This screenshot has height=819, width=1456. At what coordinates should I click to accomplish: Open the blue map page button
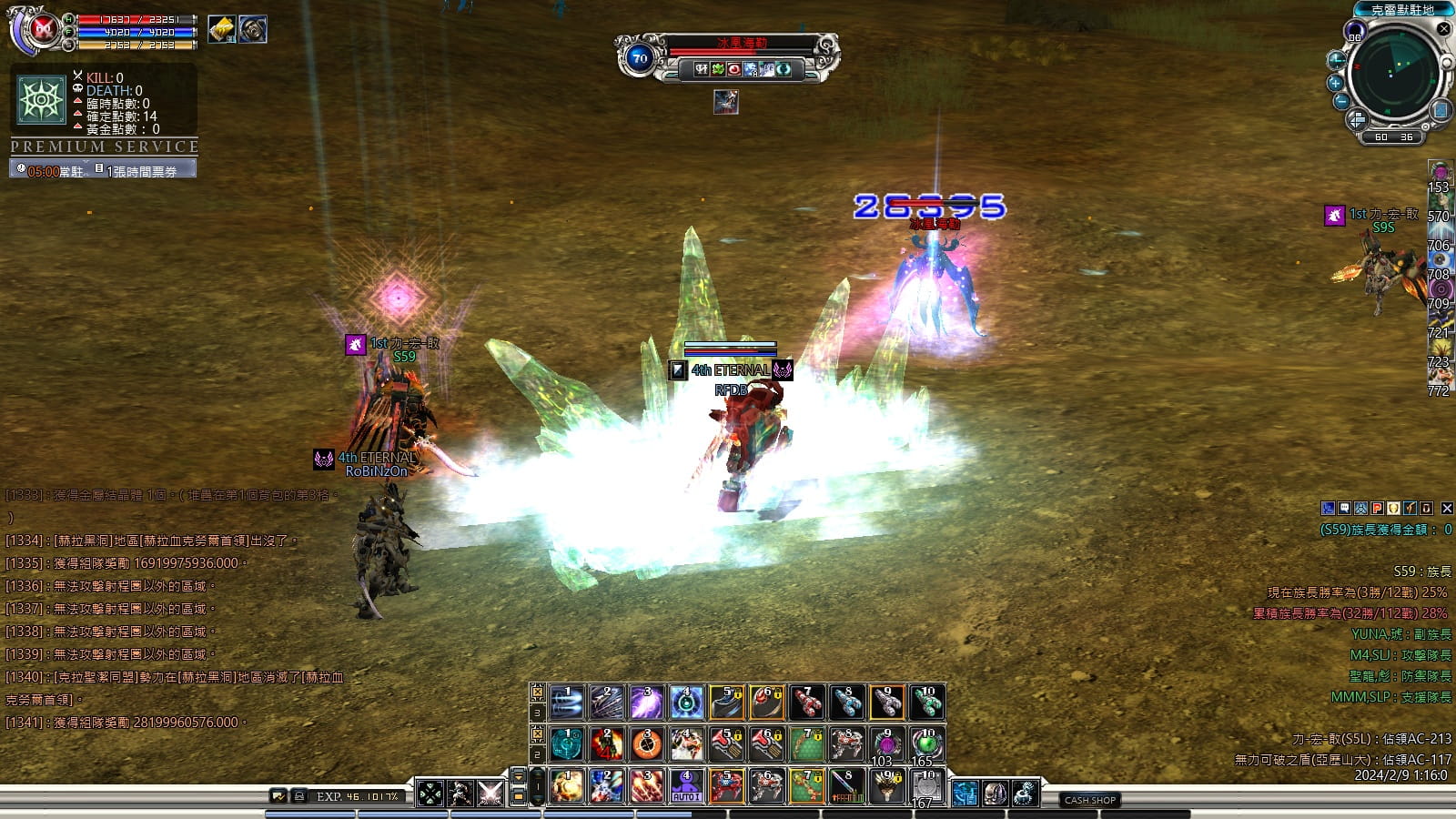(1440, 111)
